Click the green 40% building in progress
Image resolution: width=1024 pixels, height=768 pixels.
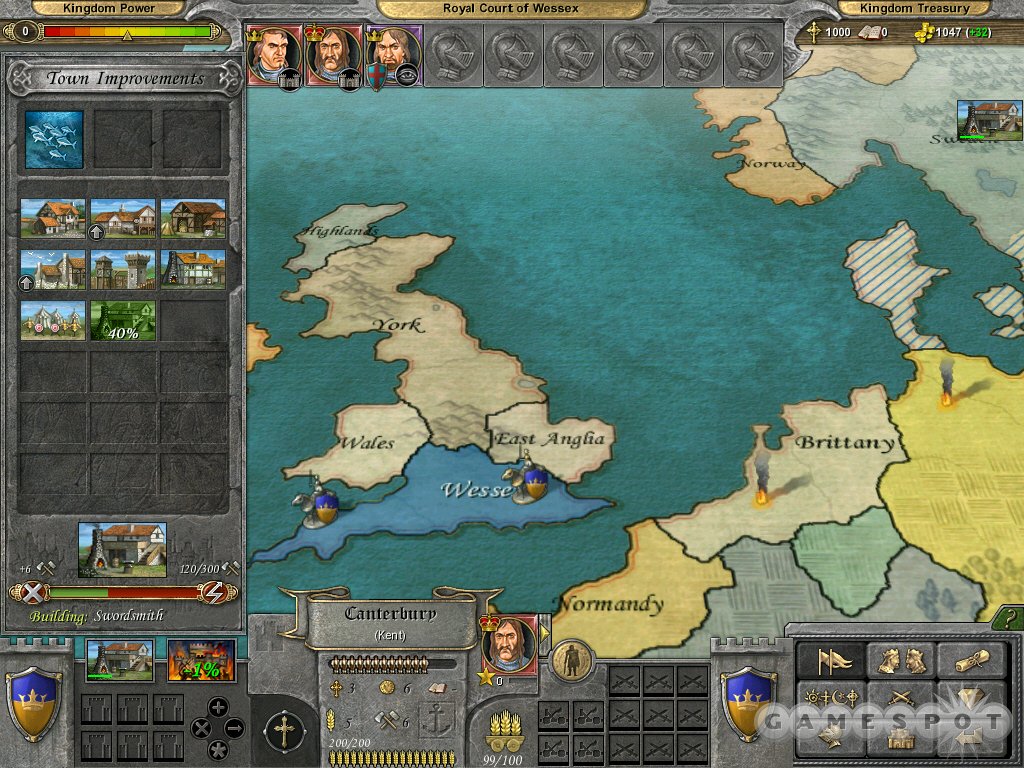pos(123,319)
